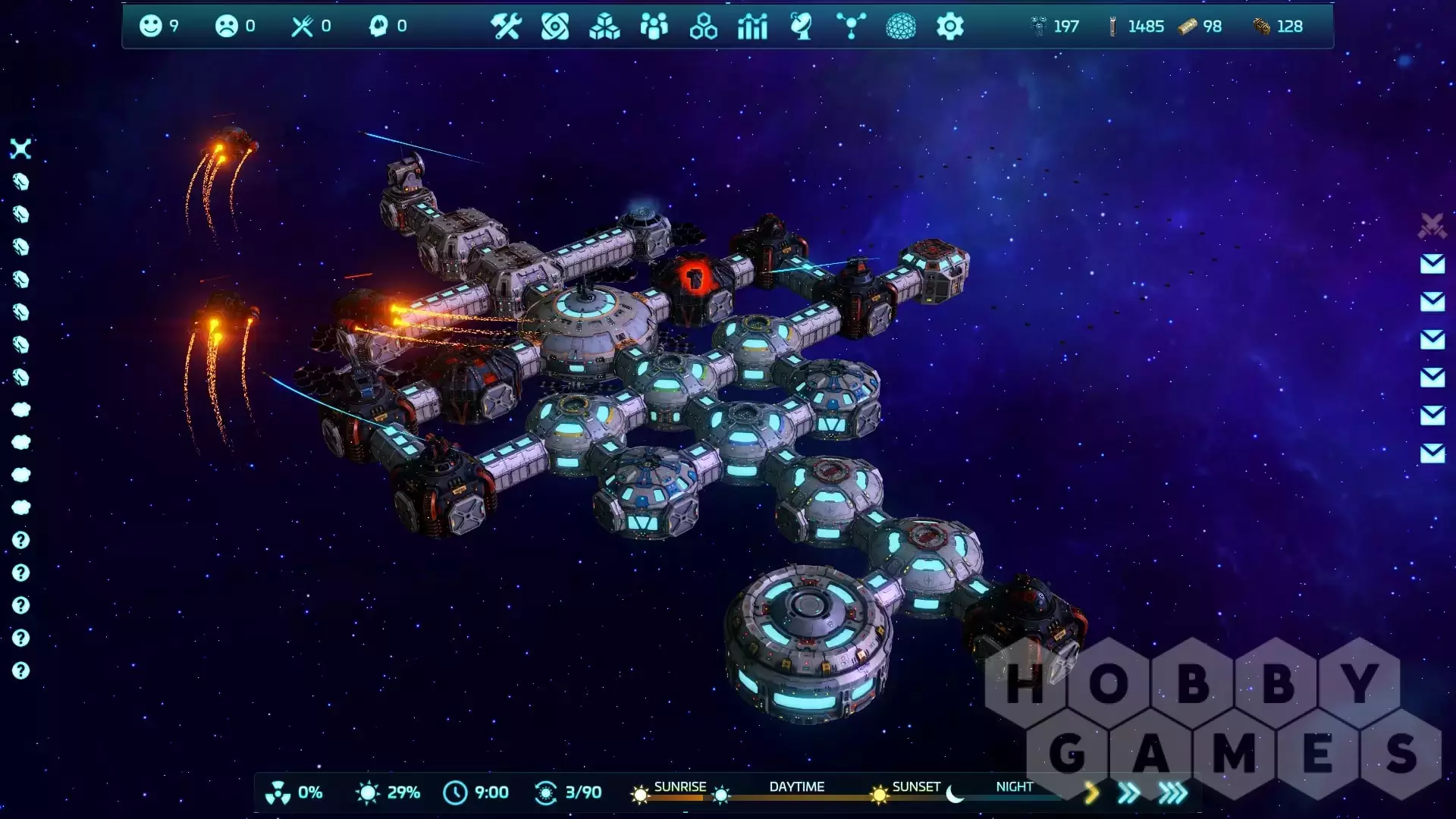Viewport: 1456px width, 819px height.
Task: Open the three hexagons menu
Action: (x=703, y=27)
